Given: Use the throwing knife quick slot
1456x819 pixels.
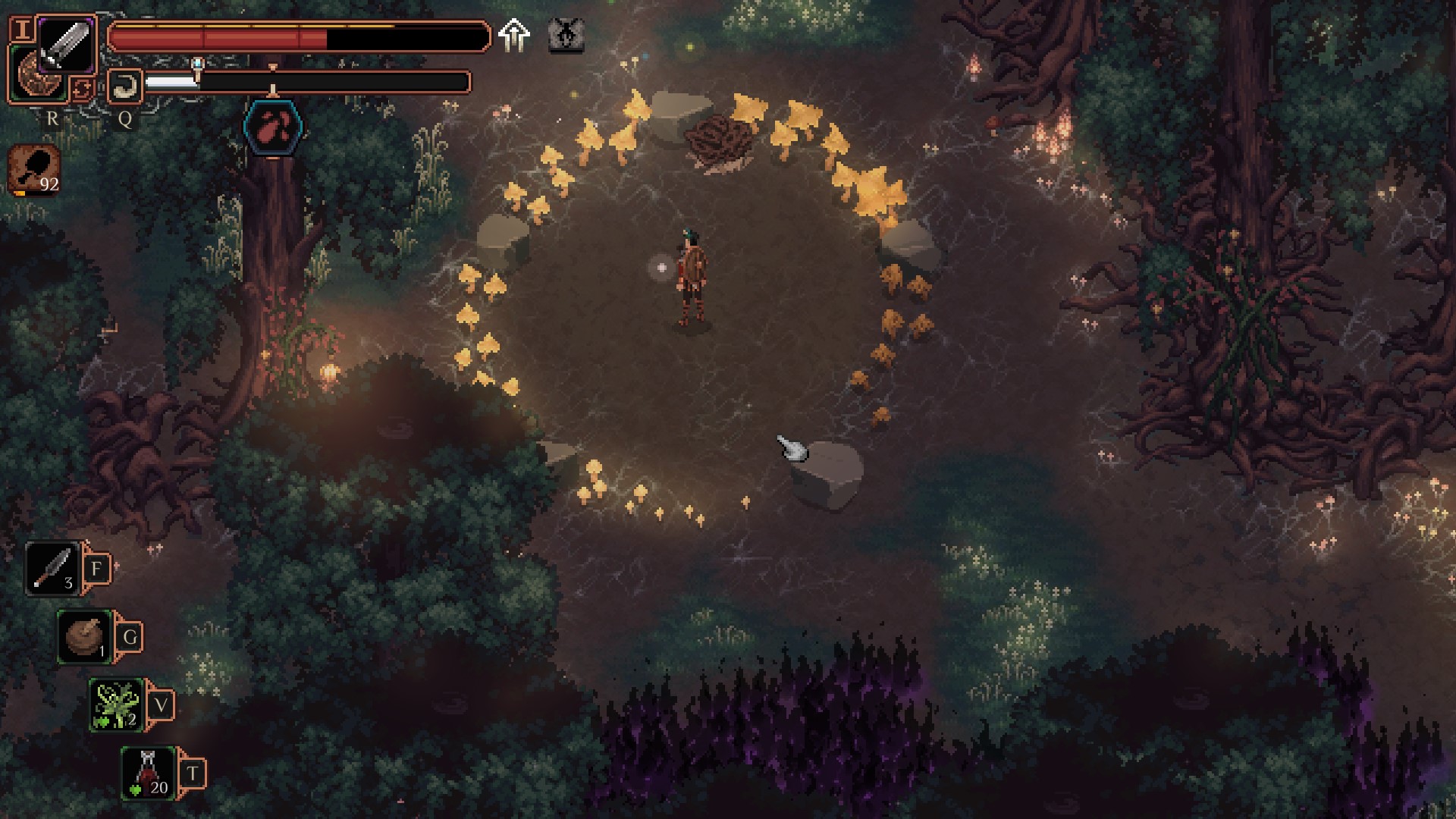Looking at the screenshot, I should click(52, 569).
